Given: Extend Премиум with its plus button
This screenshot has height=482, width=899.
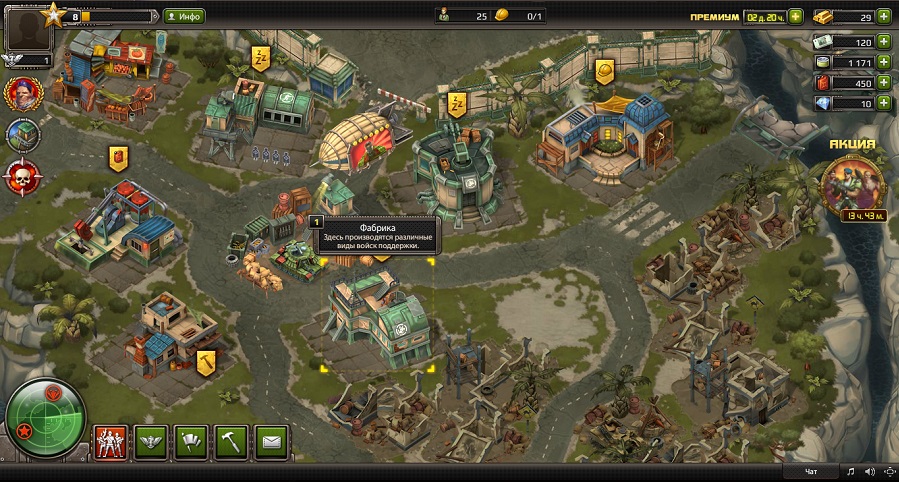Looking at the screenshot, I should 795,16.
